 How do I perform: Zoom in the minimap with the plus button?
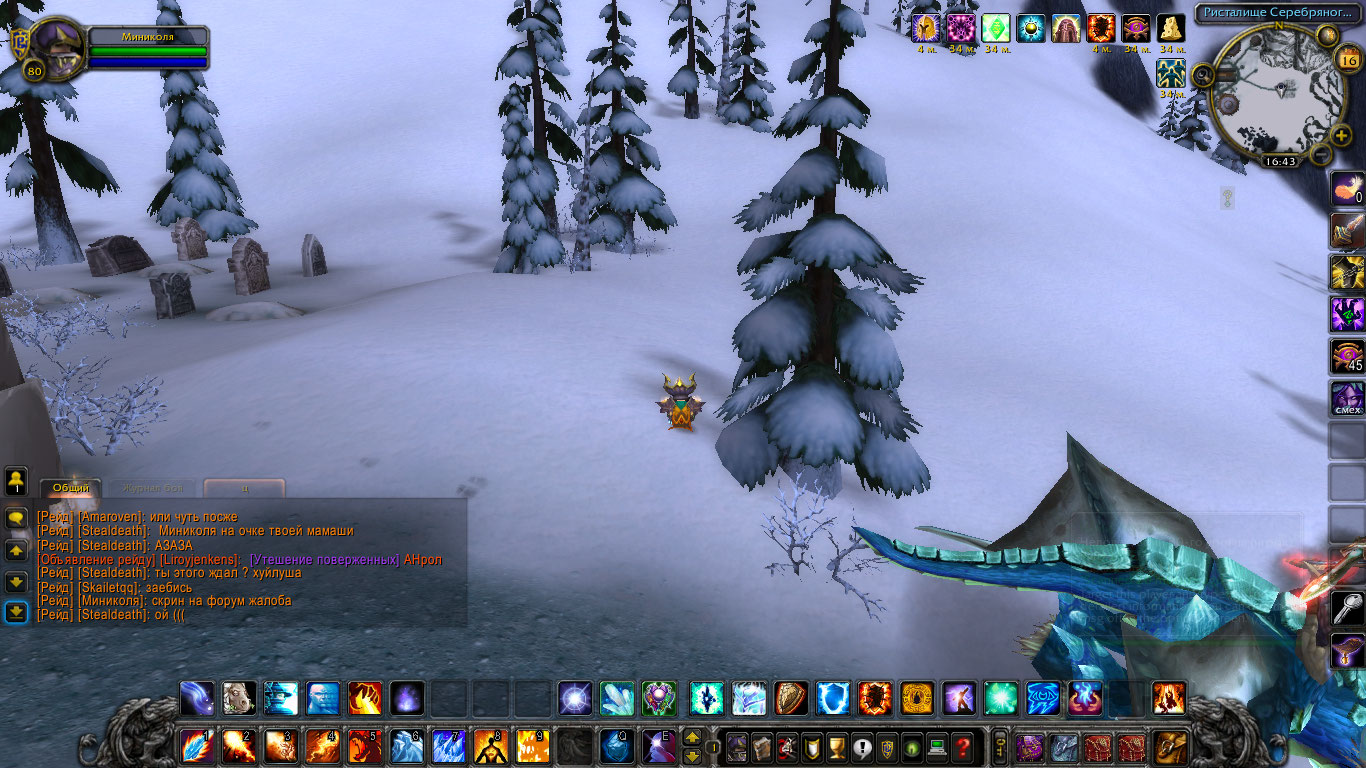(1341, 132)
